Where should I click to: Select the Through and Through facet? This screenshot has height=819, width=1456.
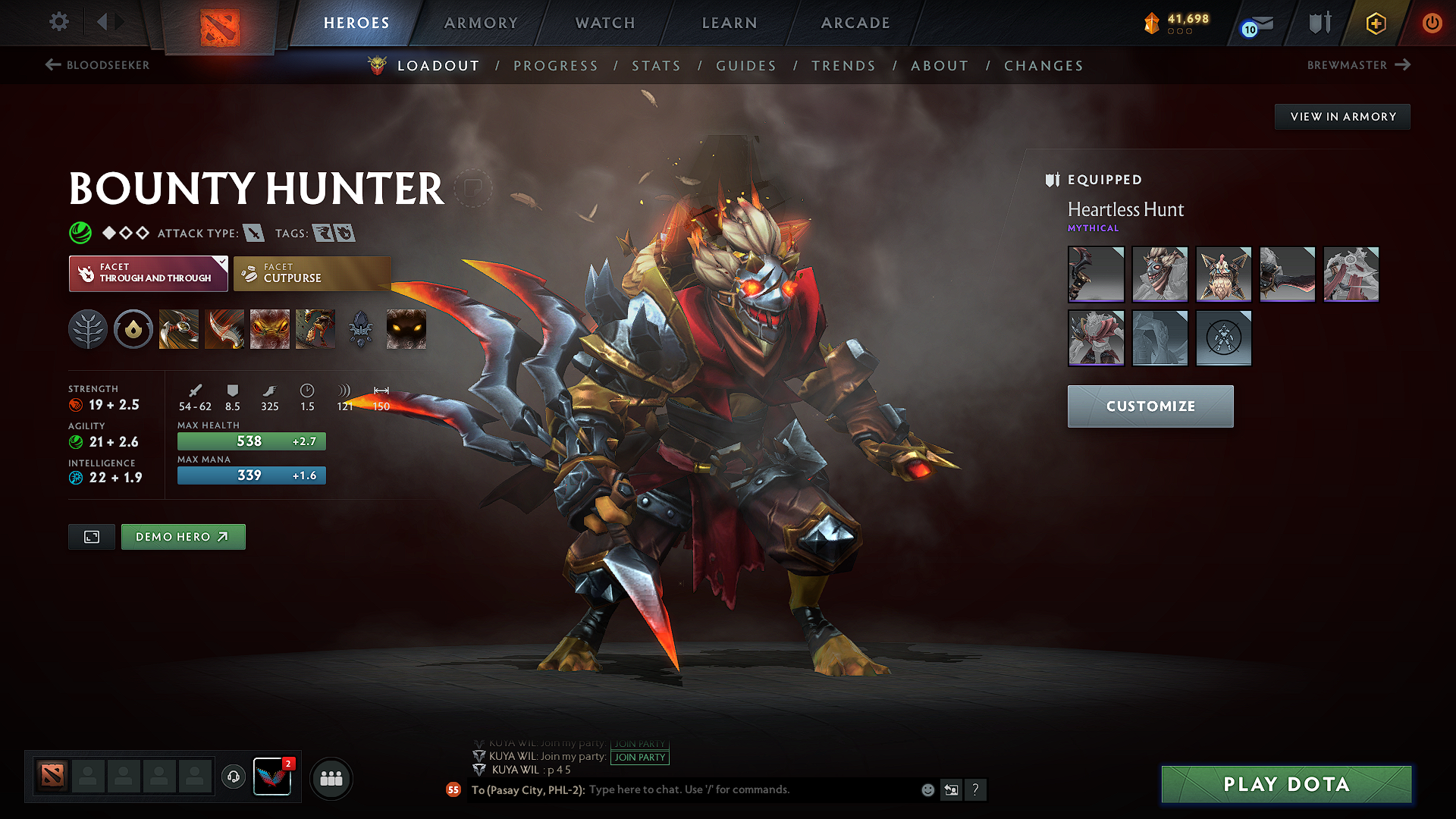tap(148, 273)
